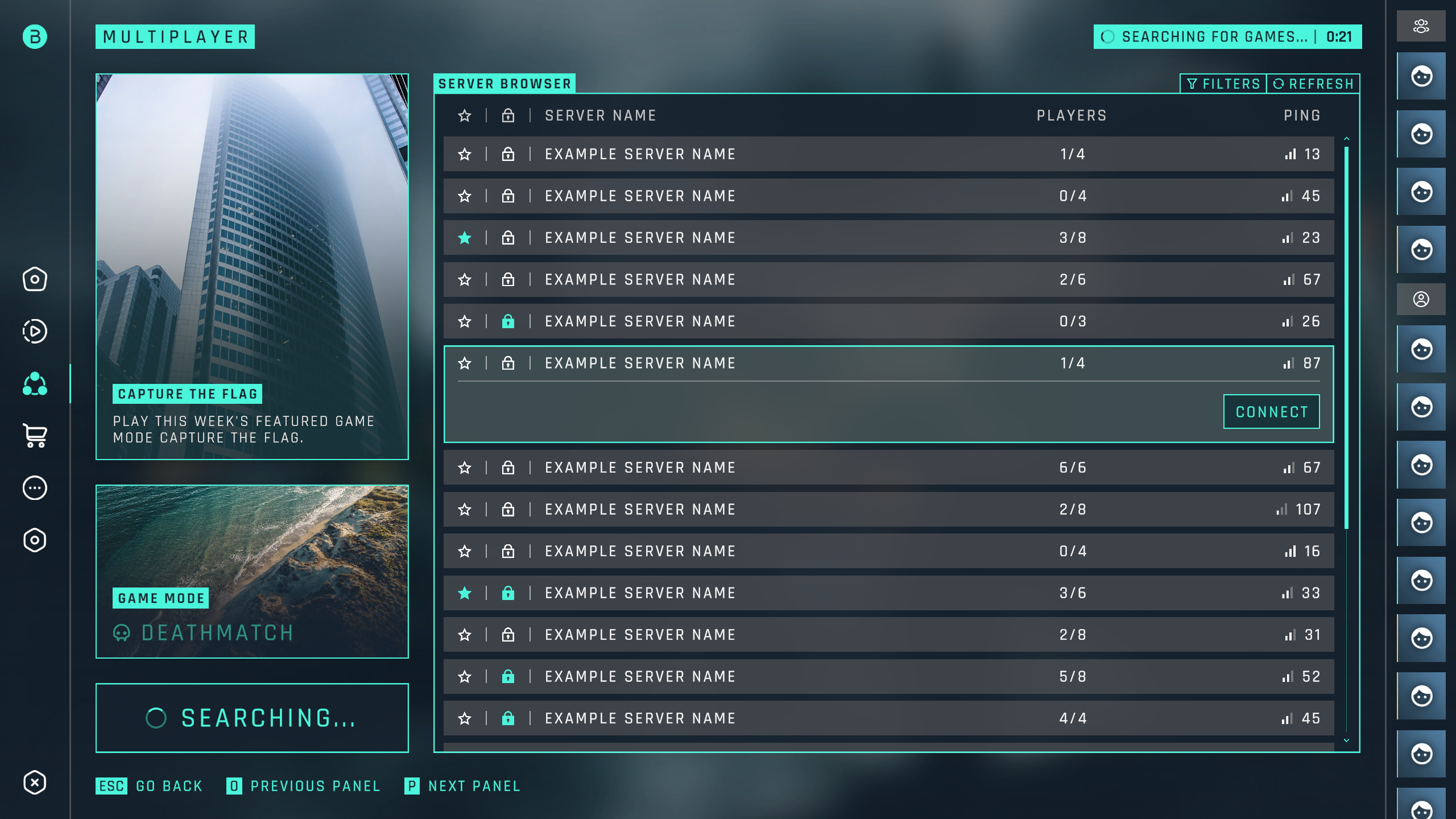Open the friends group icon at top right

(1421, 26)
